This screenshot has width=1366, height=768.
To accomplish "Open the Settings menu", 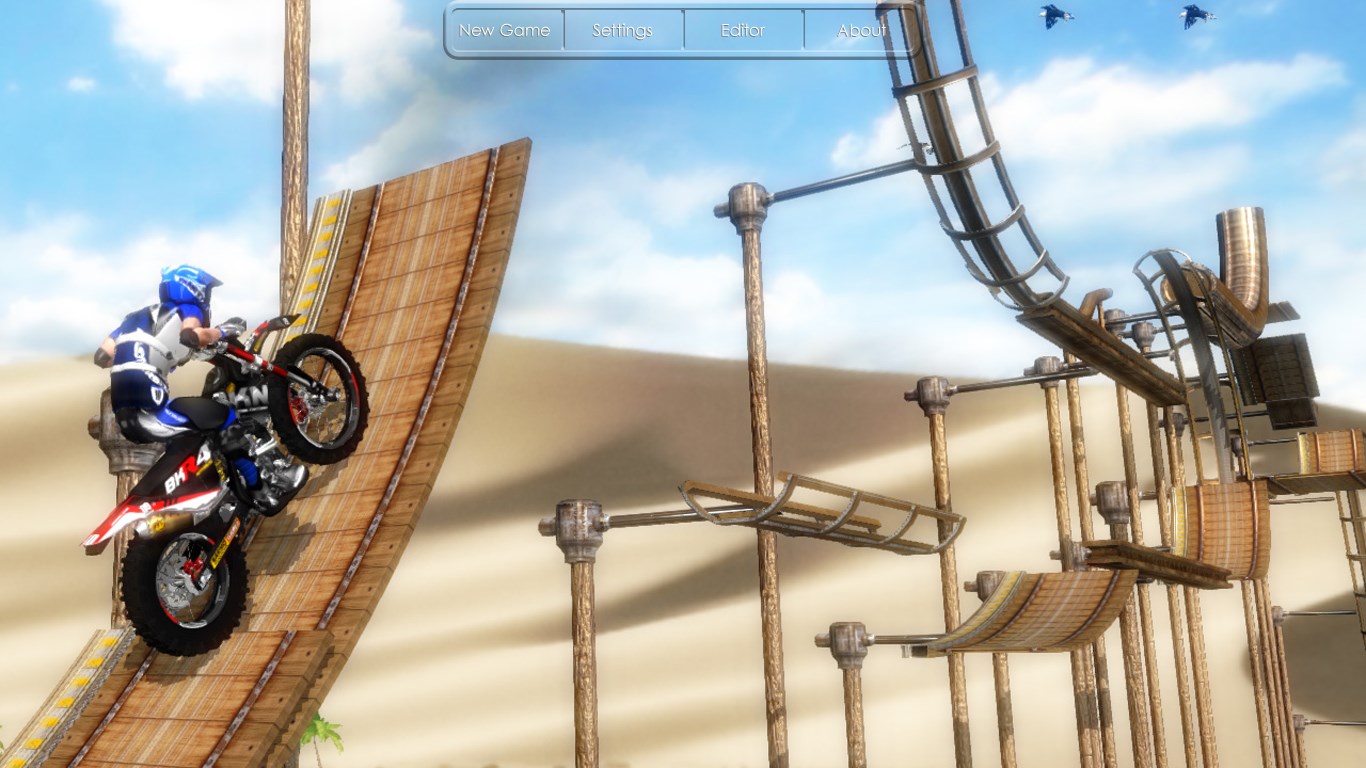I will click(x=623, y=30).
